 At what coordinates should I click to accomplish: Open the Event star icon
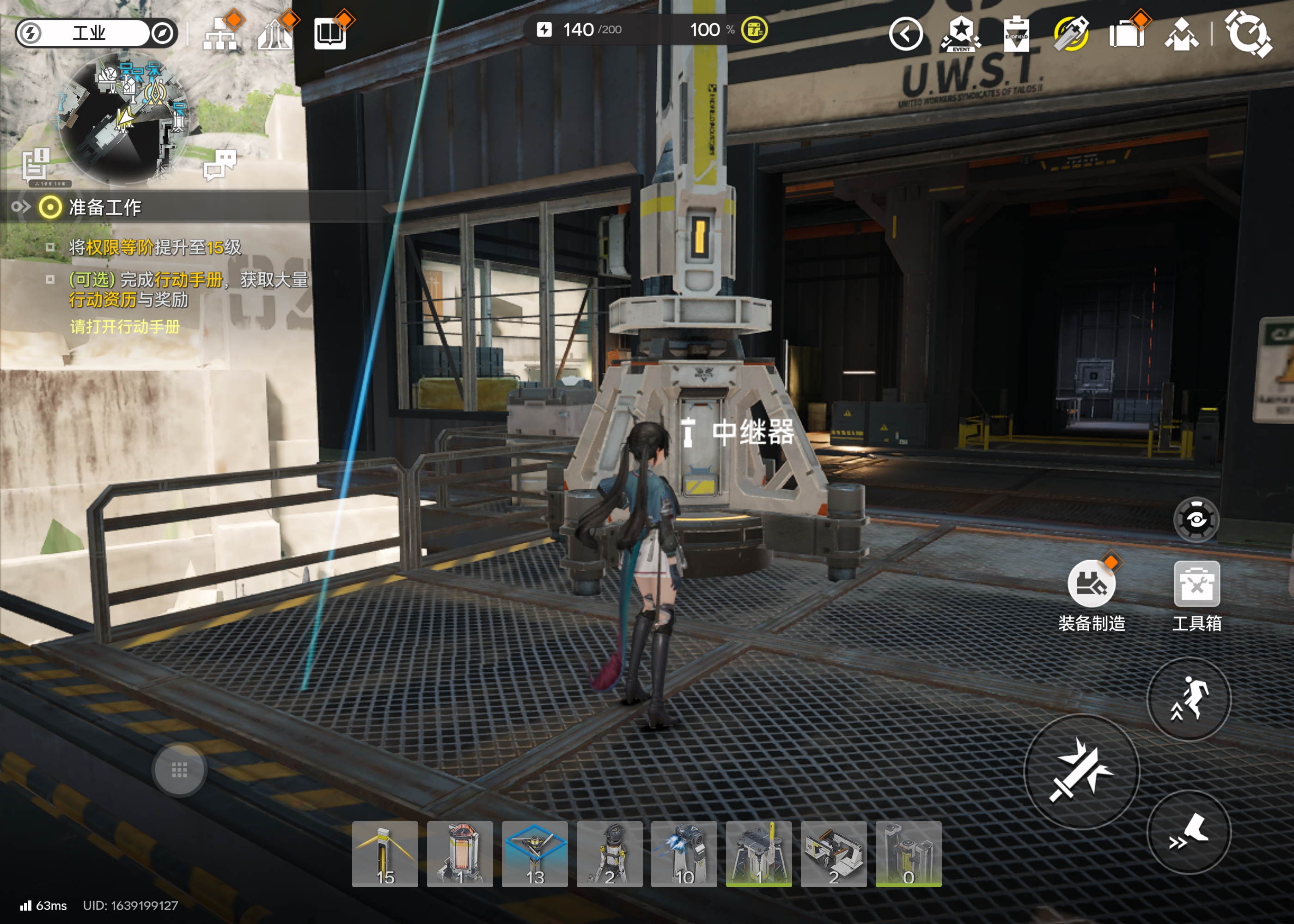(961, 34)
